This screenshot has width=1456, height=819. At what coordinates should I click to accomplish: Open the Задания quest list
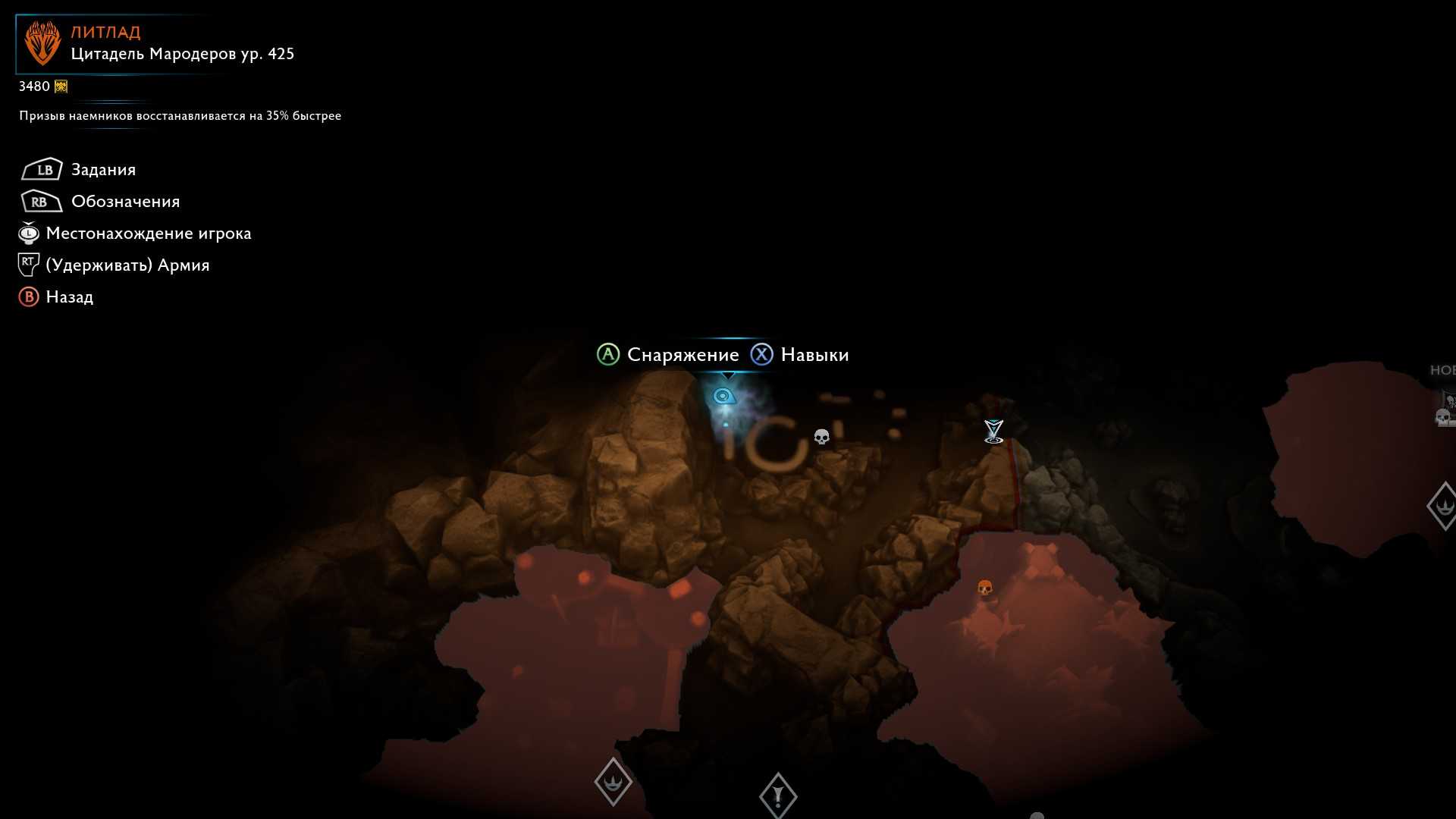tap(103, 170)
